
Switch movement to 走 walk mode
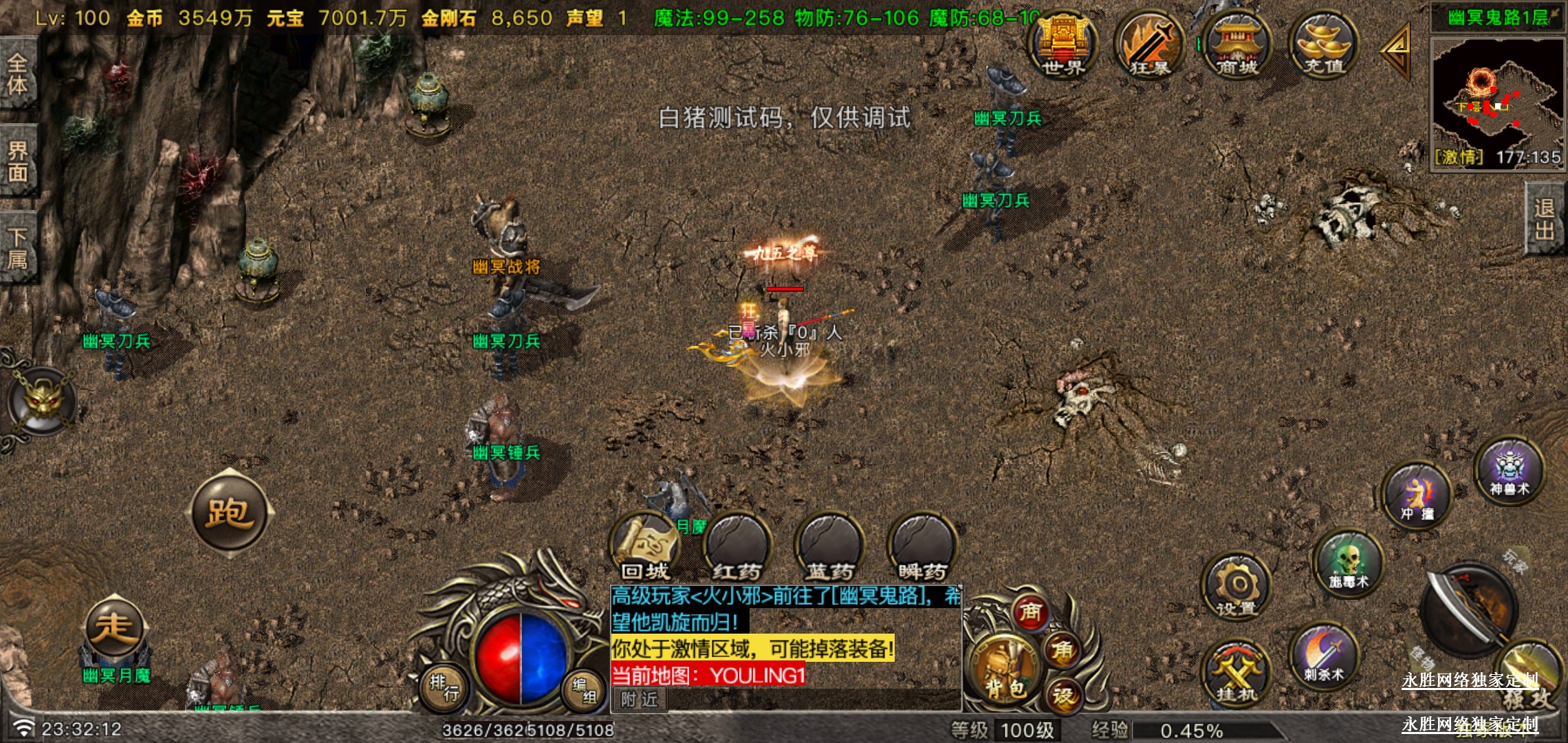tap(114, 627)
